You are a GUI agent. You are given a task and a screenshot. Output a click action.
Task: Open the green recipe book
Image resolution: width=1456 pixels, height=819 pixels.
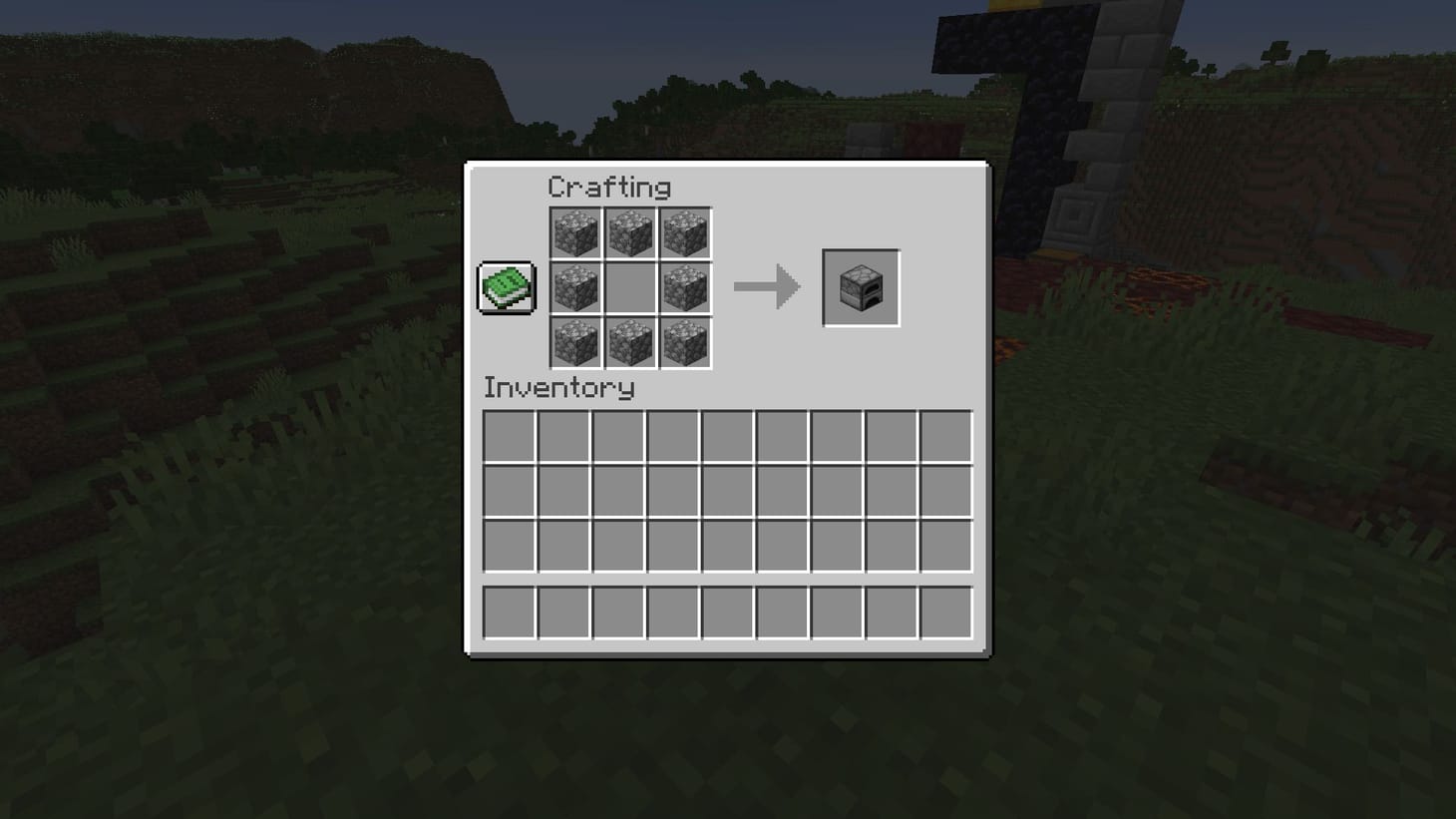pos(507,289)
